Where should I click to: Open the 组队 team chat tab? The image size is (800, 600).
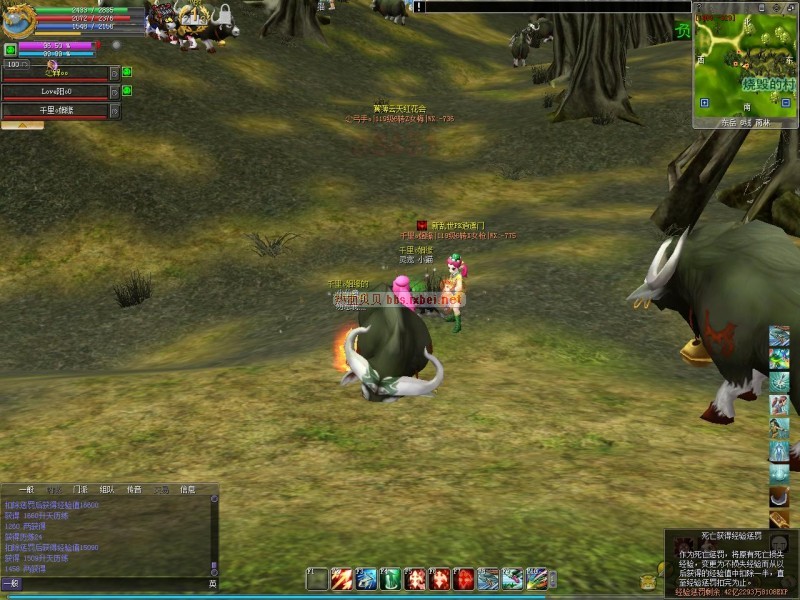click(x=107, y=490)
